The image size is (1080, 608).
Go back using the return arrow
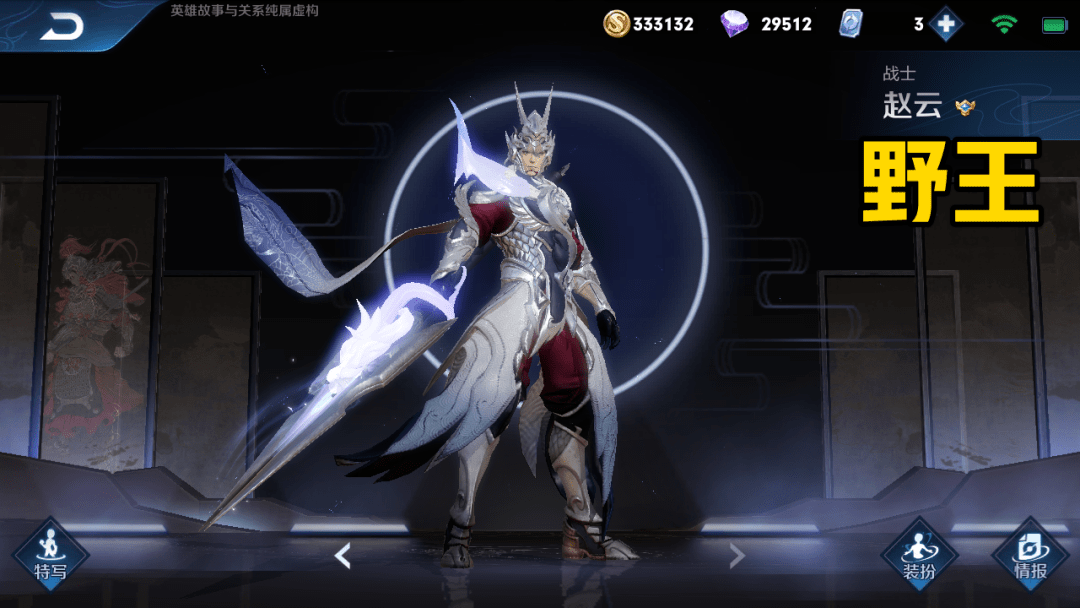click(x=62, y=26)
